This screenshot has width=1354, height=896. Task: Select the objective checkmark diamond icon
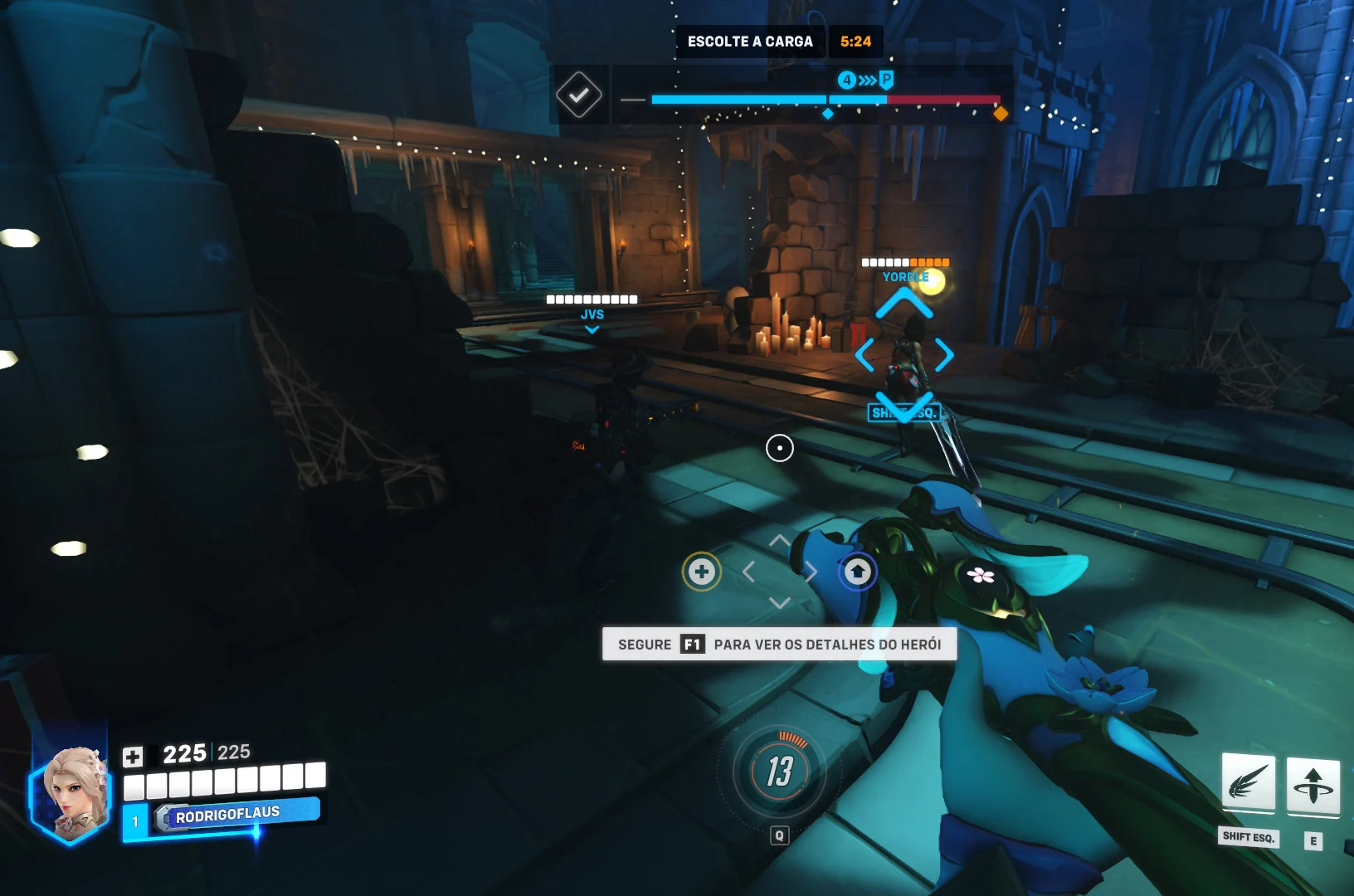pos(578,95)
